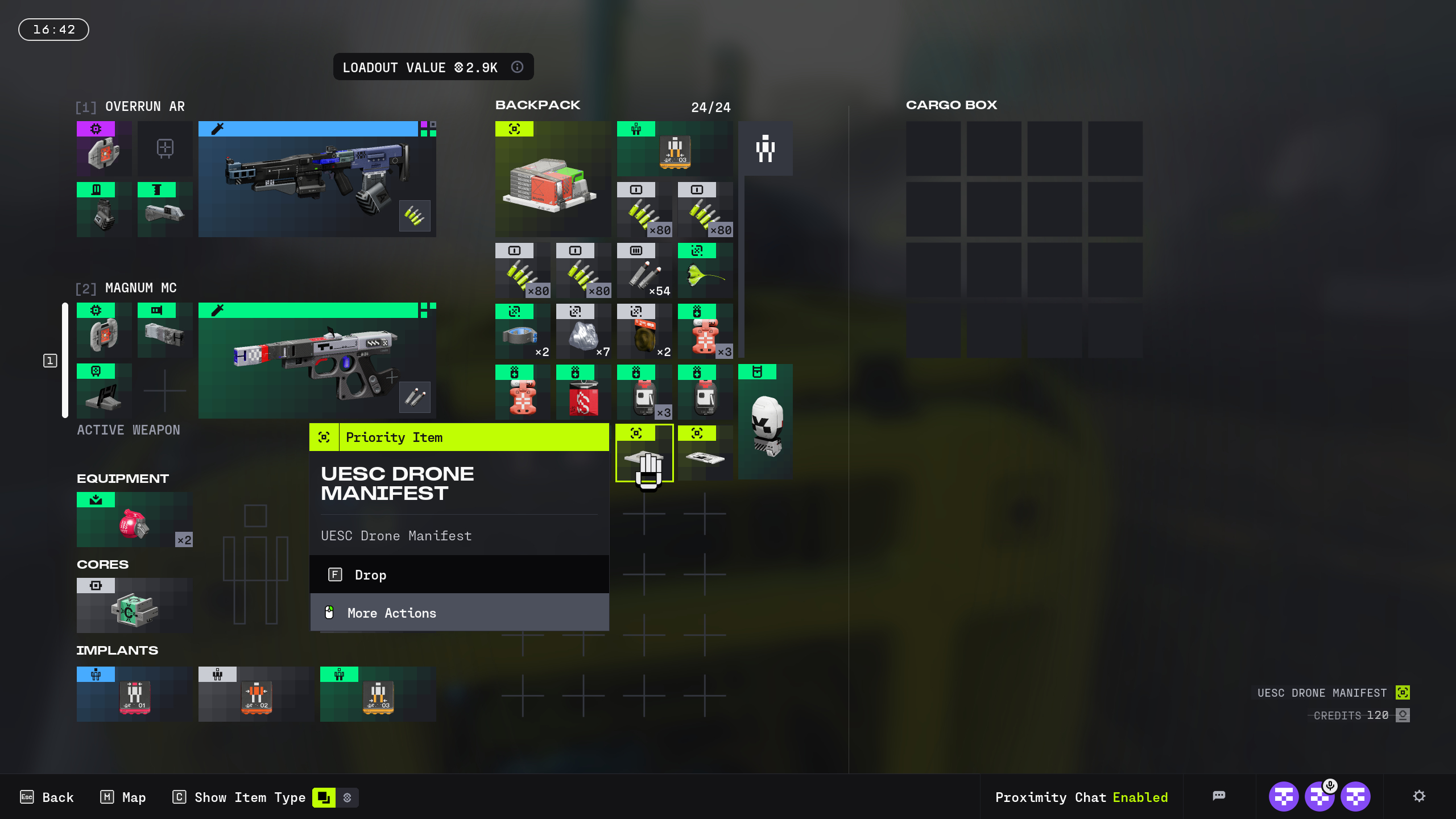Expand More Actions for the UESC Drone Manifest
This screenshot has height=819, width=1456.
pos(458,613)
